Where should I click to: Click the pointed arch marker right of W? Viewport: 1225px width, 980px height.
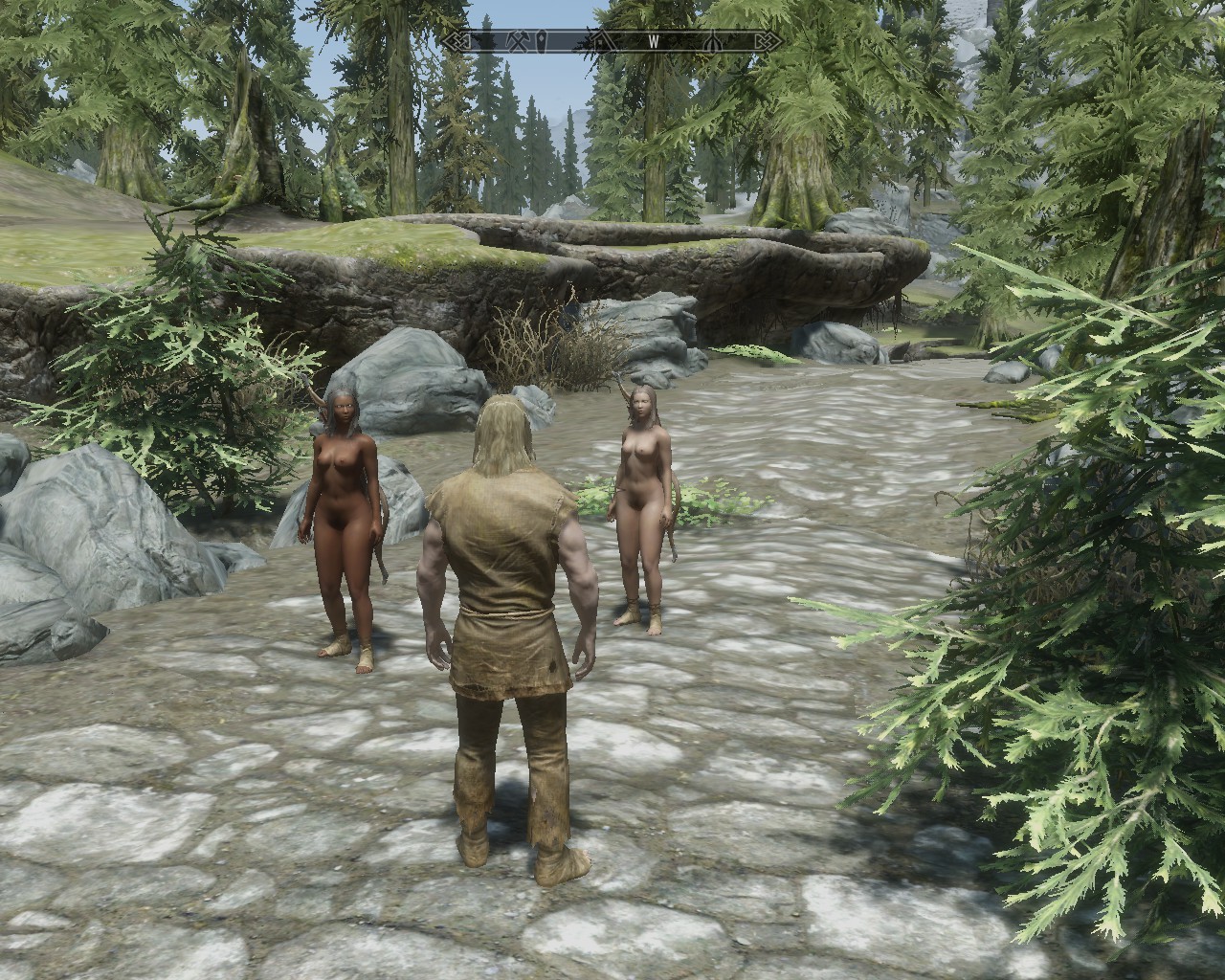713,42
